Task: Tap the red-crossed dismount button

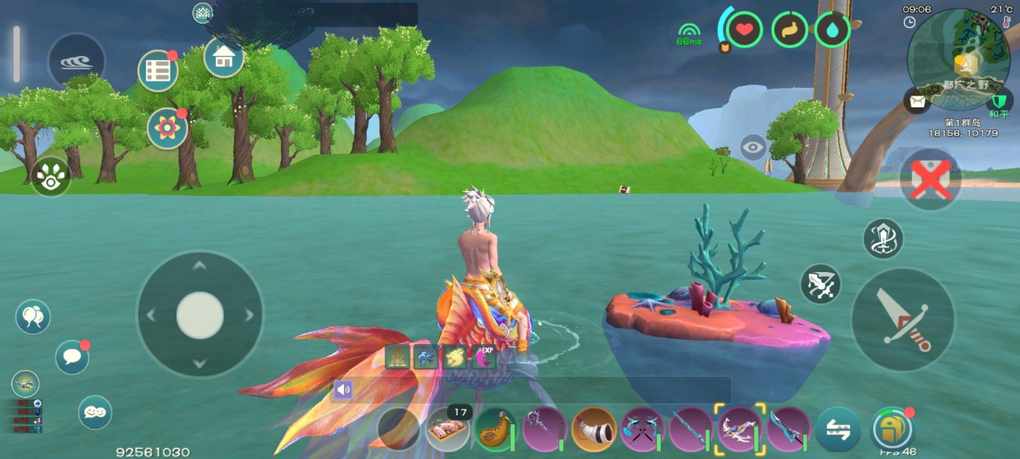Action: coord(929,181)
